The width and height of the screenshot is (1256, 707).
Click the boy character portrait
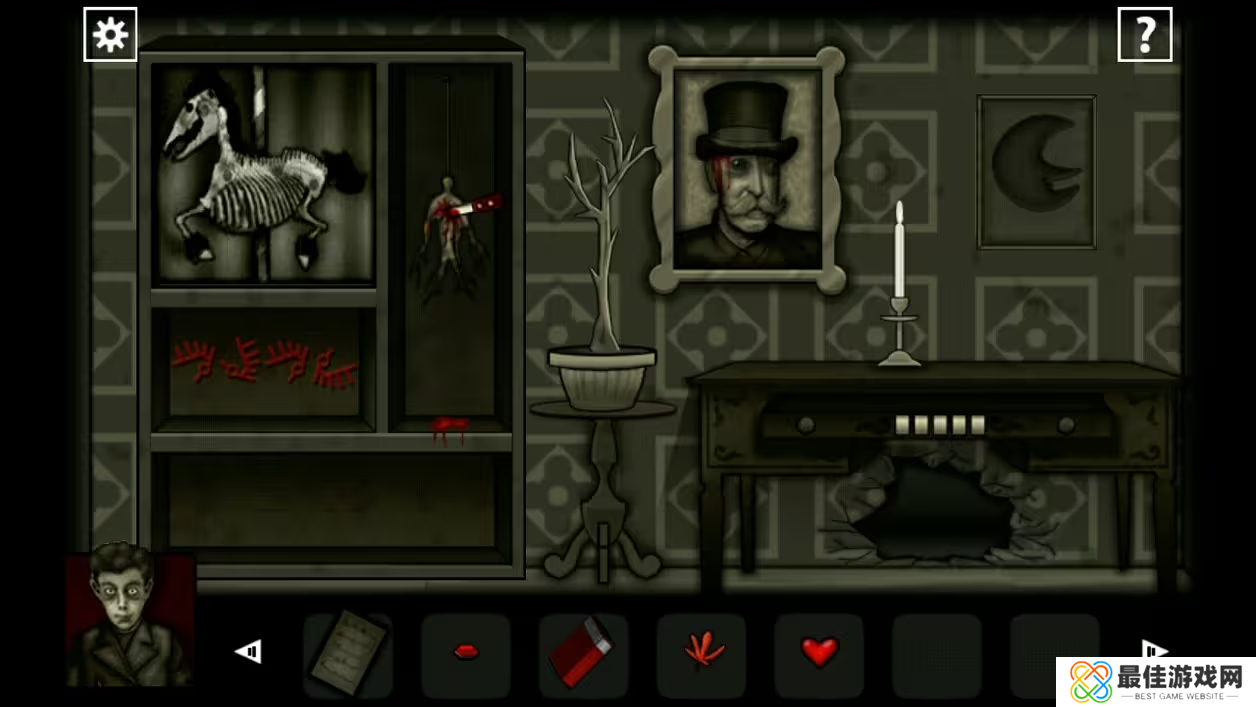129,617
